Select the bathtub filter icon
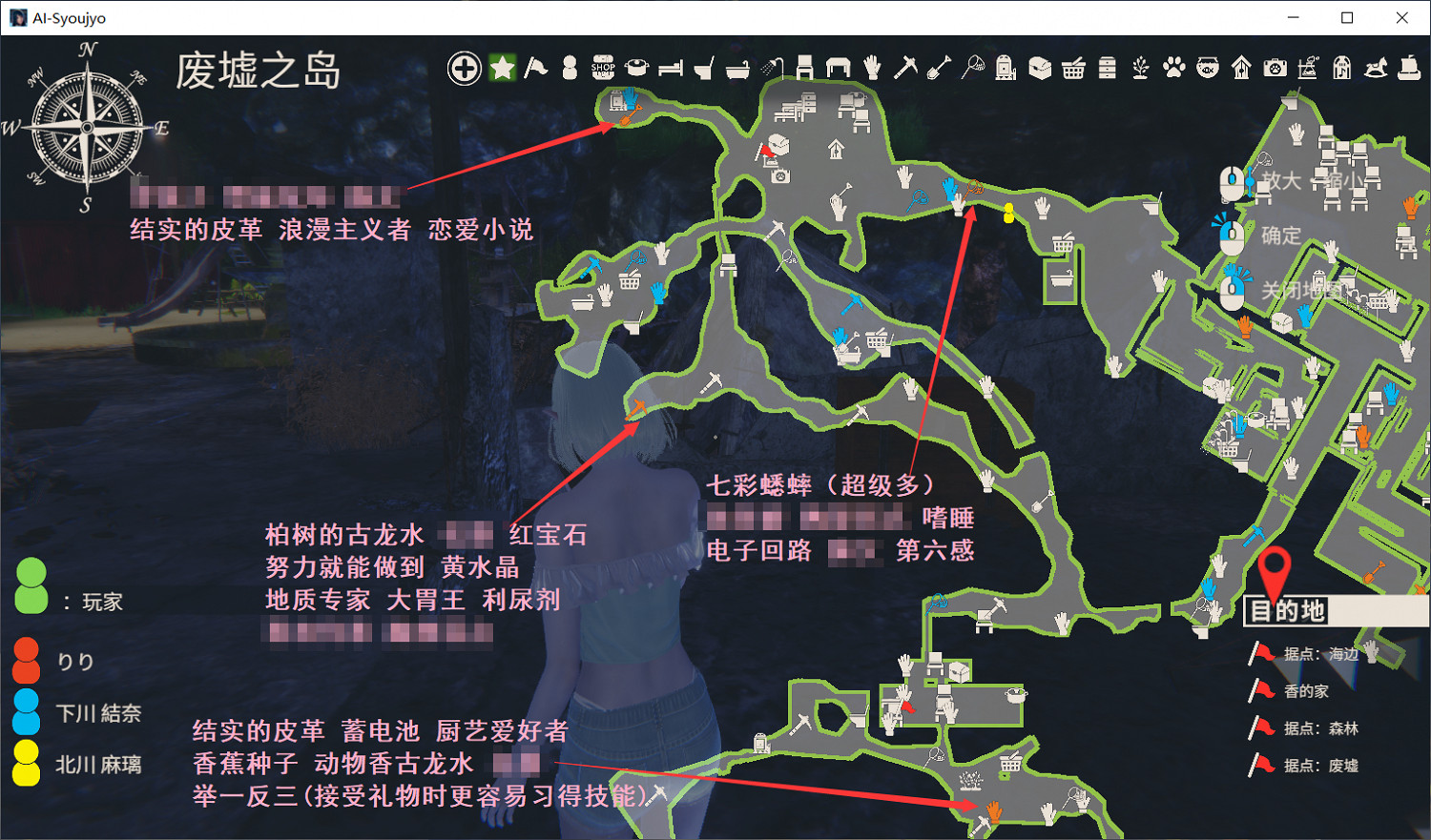 pos(736,68)
